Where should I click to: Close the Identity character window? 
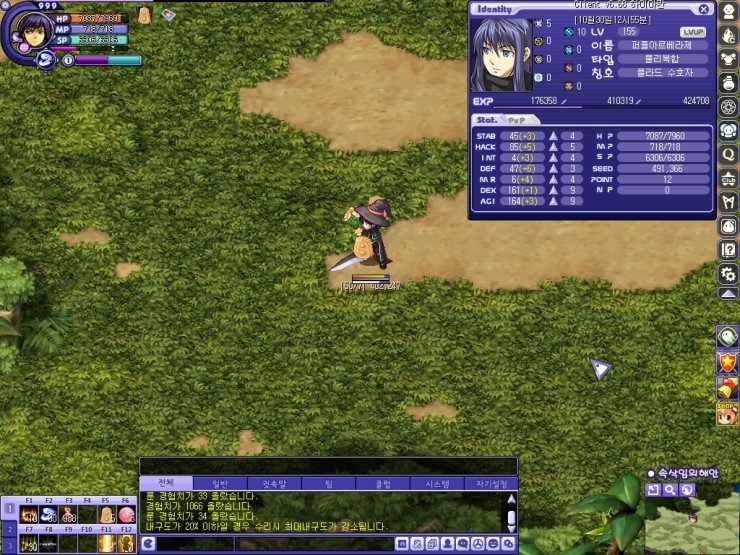[703, 9]
